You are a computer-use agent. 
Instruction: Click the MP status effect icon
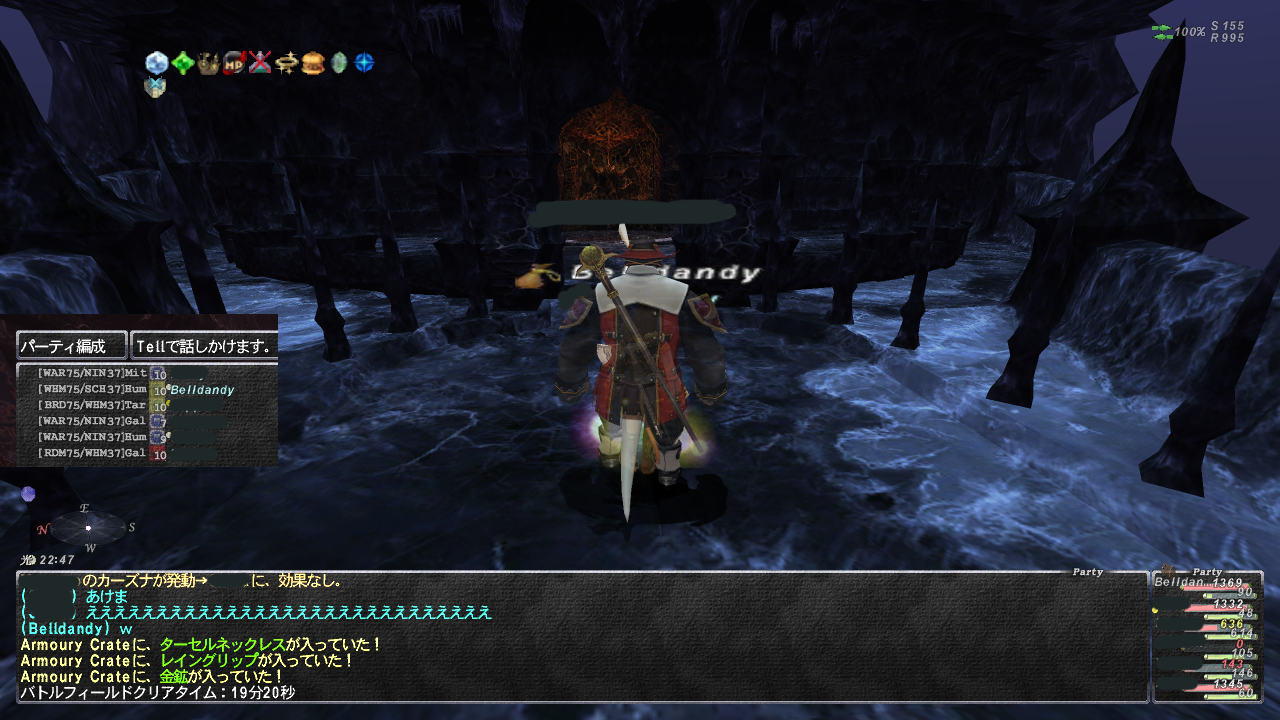click(234, 63)
